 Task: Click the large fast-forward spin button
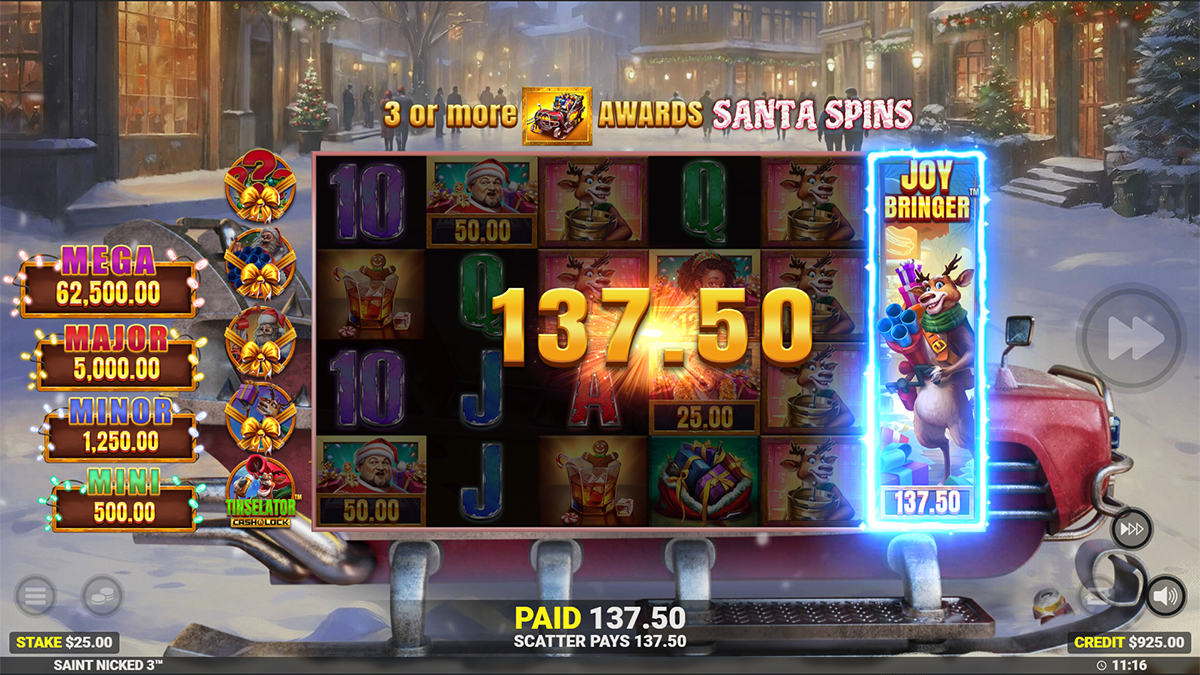(1132, 338)
